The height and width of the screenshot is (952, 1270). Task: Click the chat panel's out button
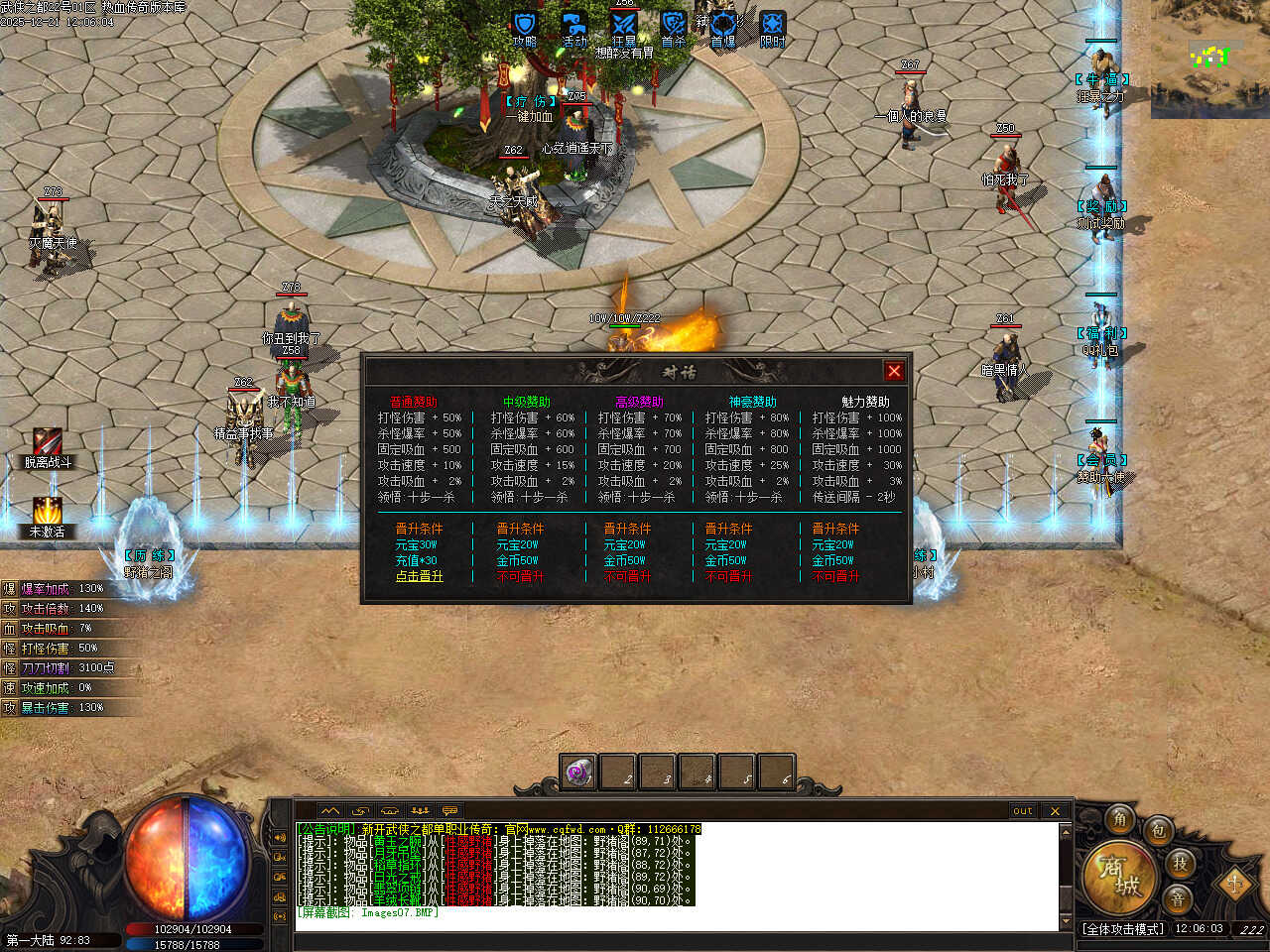point(1023,811)
